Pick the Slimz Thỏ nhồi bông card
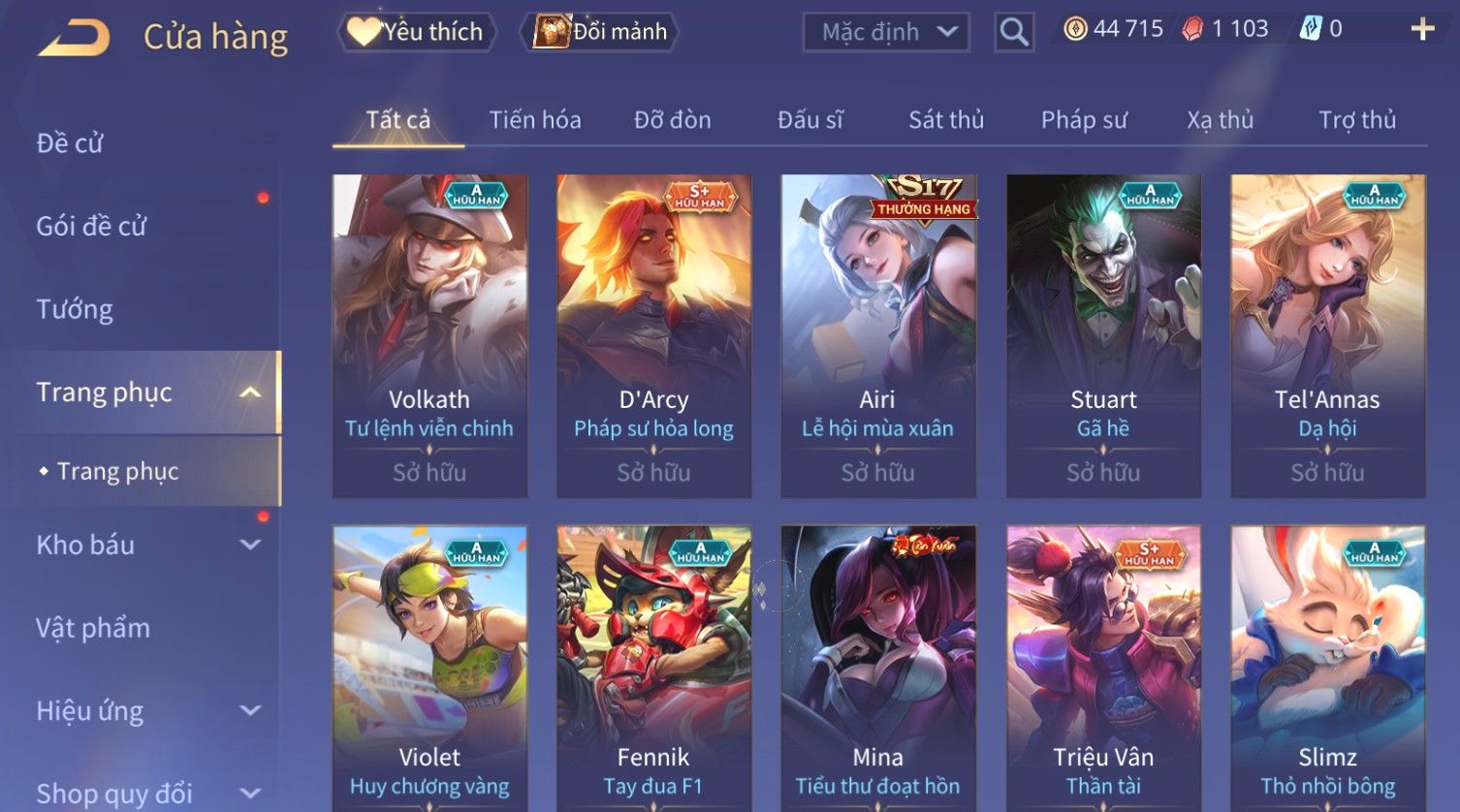The width and height of the screenshot is (1460, 812). click(x=1327, y=669)
